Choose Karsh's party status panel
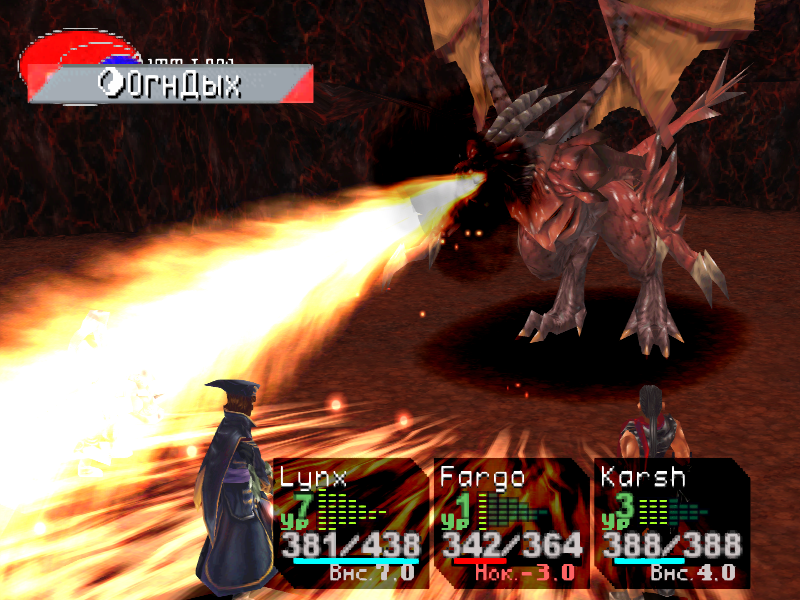The width and height of the screenshot is (800, 600). [670, 522]
